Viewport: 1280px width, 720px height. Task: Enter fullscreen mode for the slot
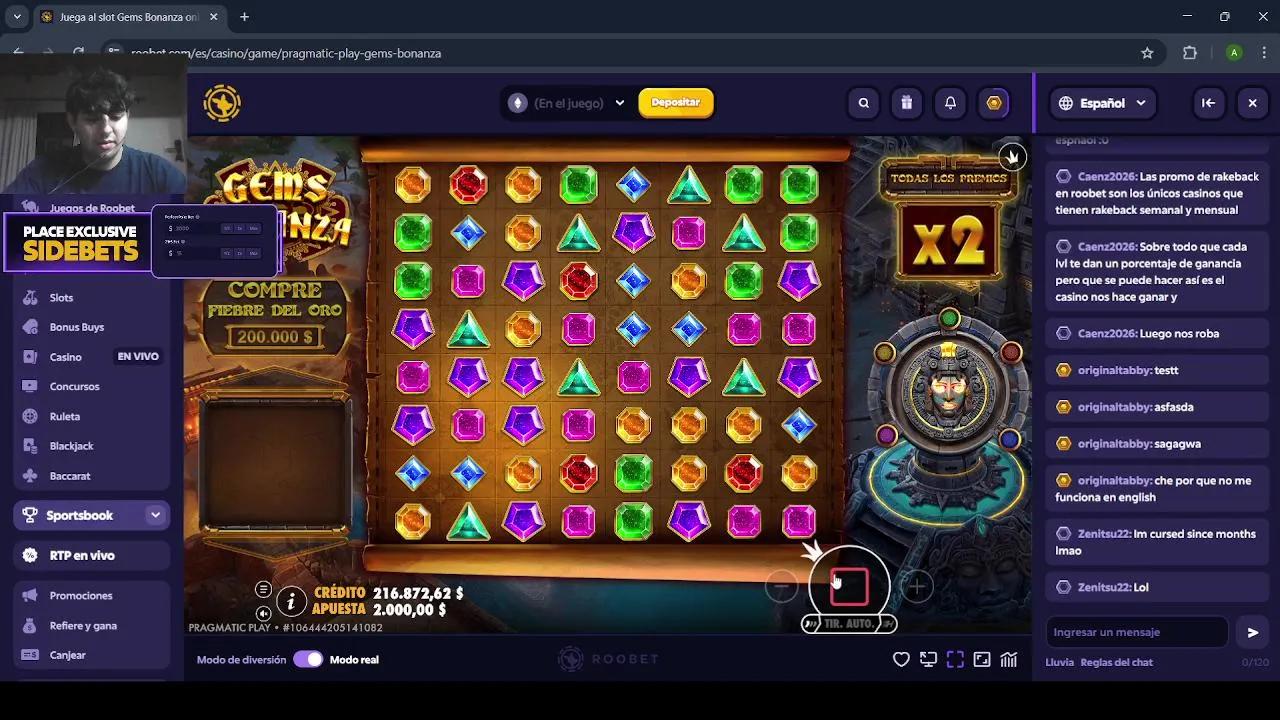click(955, 659)
